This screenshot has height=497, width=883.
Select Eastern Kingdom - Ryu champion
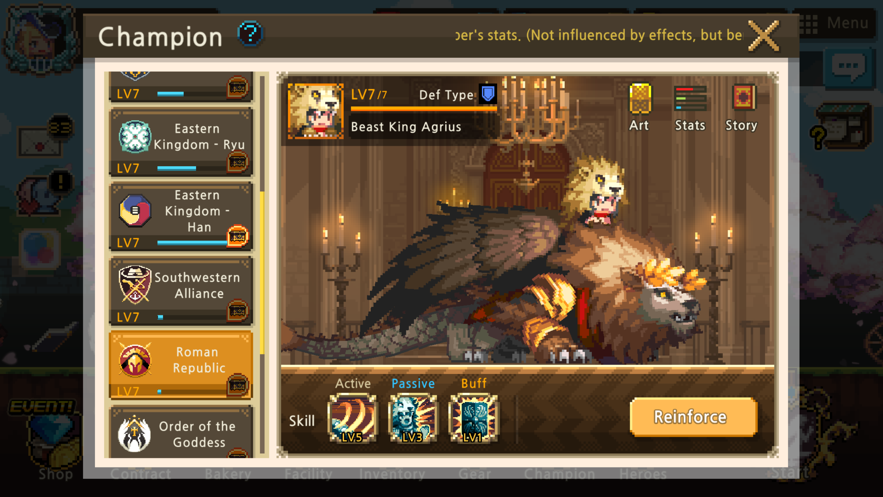coord(180,142)
